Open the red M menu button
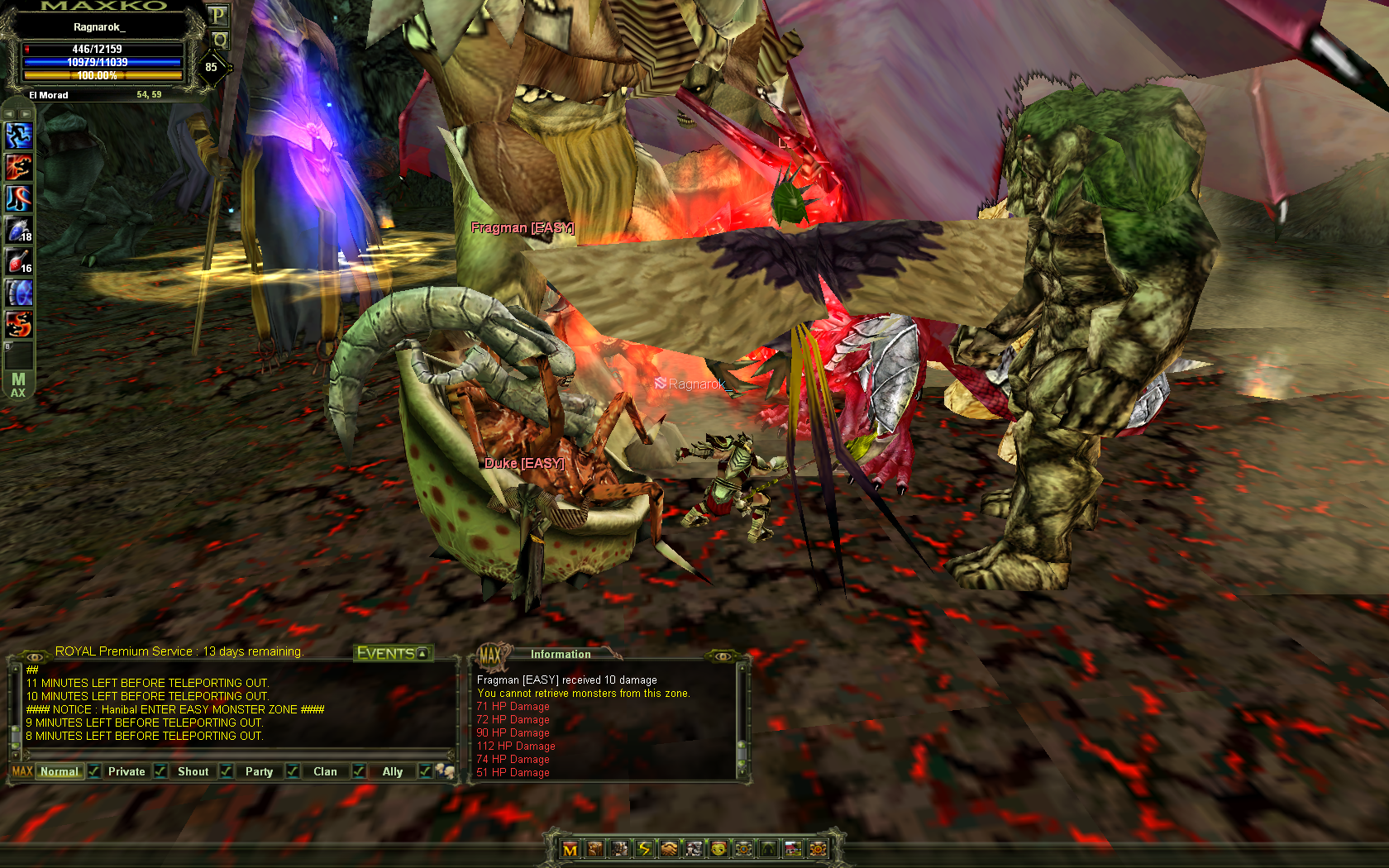Image resolution: width=1389 pixels, height=868 pixels. click(x=570, y=849)
